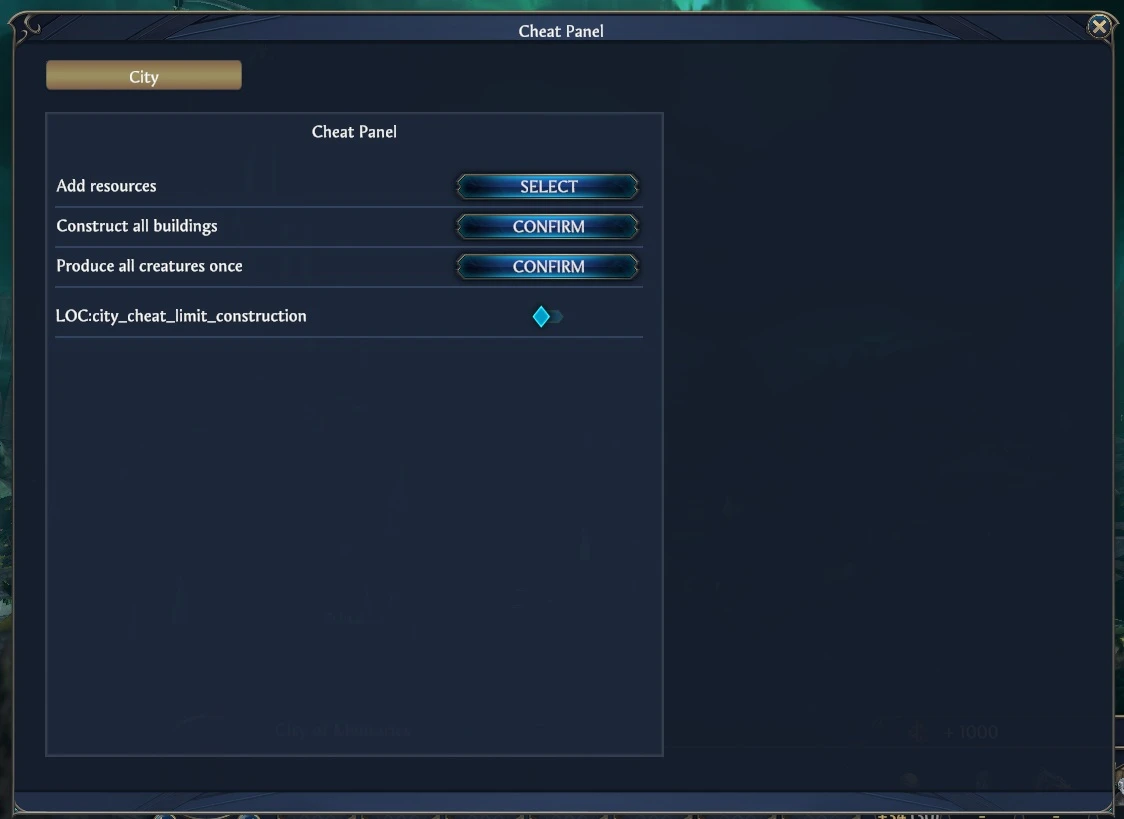Switch to the City tab
The image size is (1124, 819).
144,76
